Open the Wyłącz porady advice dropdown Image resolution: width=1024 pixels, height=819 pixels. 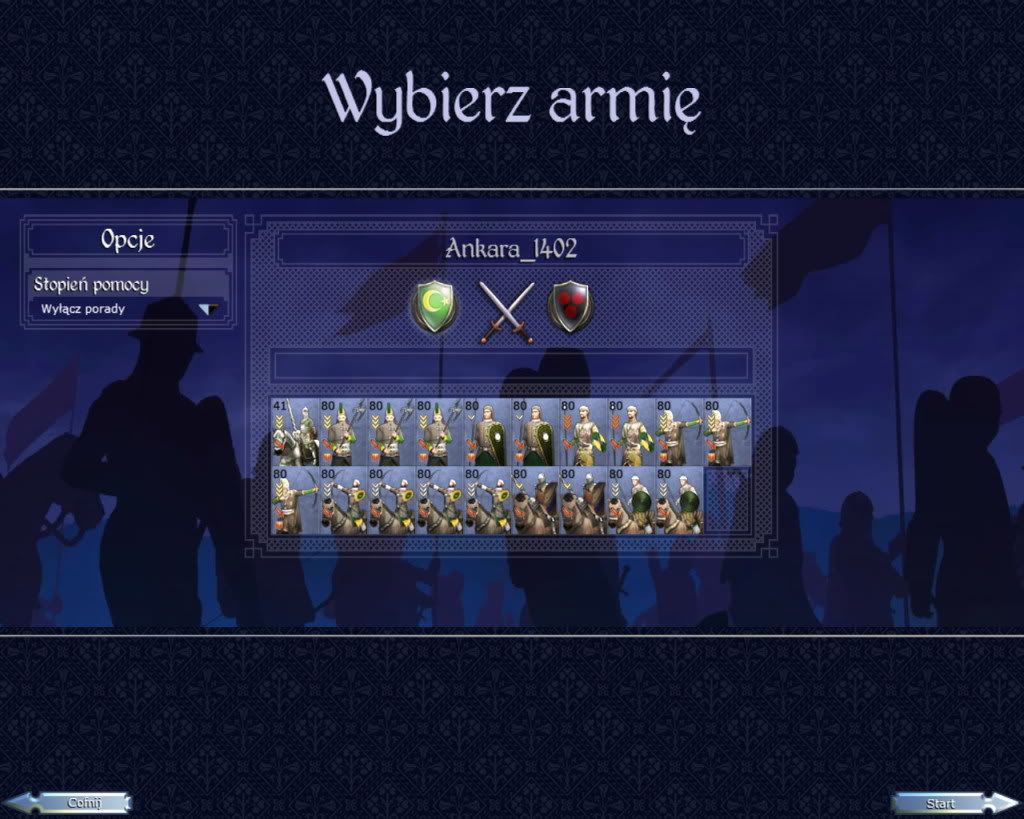[208, 309]
